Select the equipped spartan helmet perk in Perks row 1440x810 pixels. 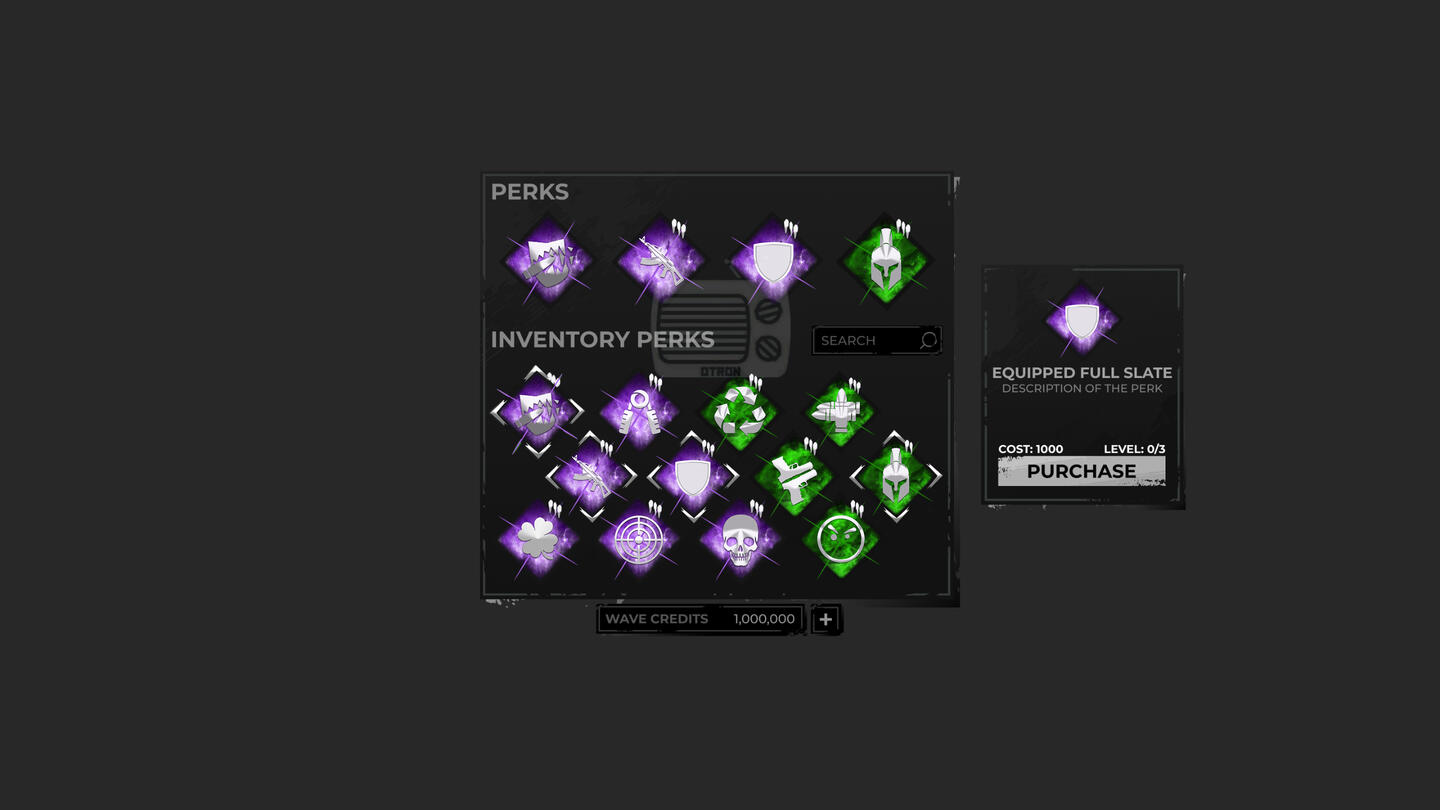coord(885,262)
